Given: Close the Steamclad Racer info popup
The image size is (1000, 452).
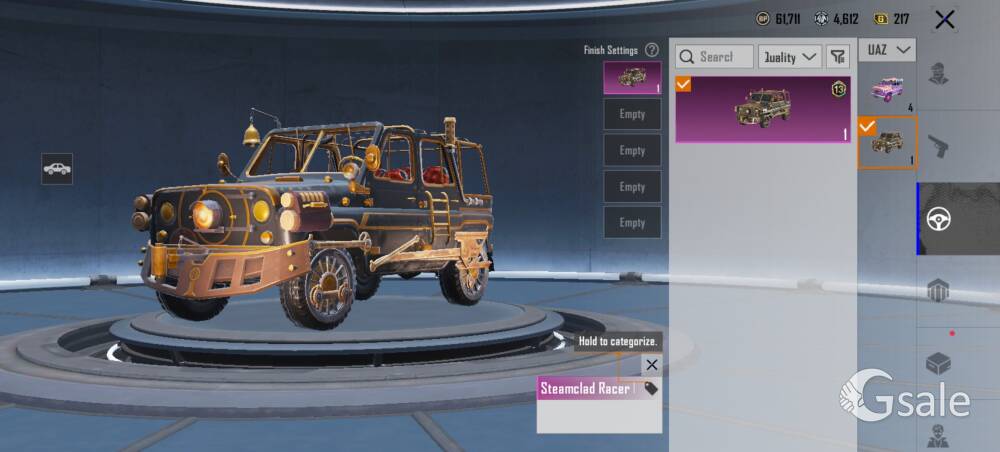Looking at the screenshot, I should (651, 365).
